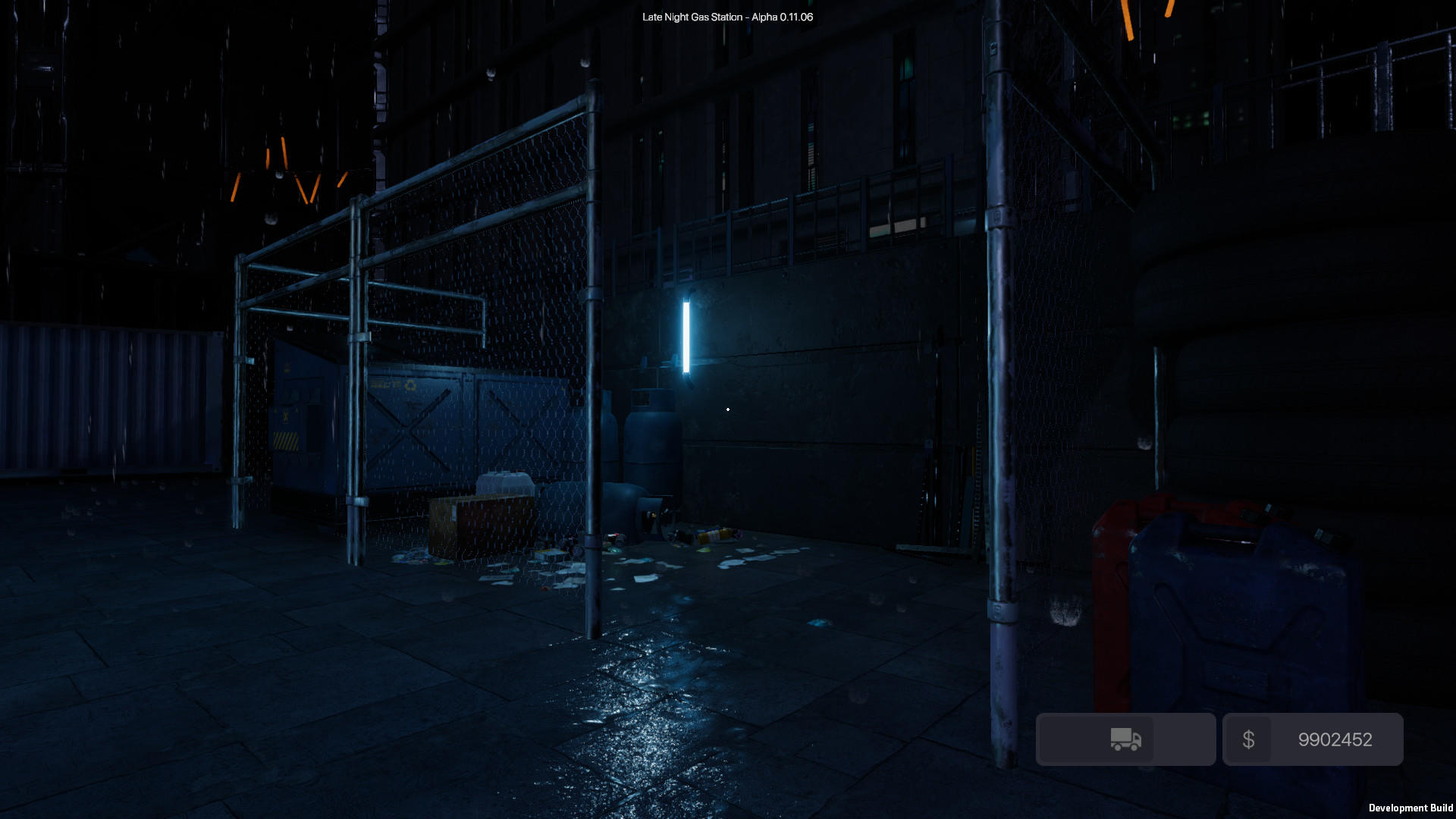This screenshot has width=1456, height=819.
Task: Click the white crosshair dot in screen center
Action: [727, 409]
